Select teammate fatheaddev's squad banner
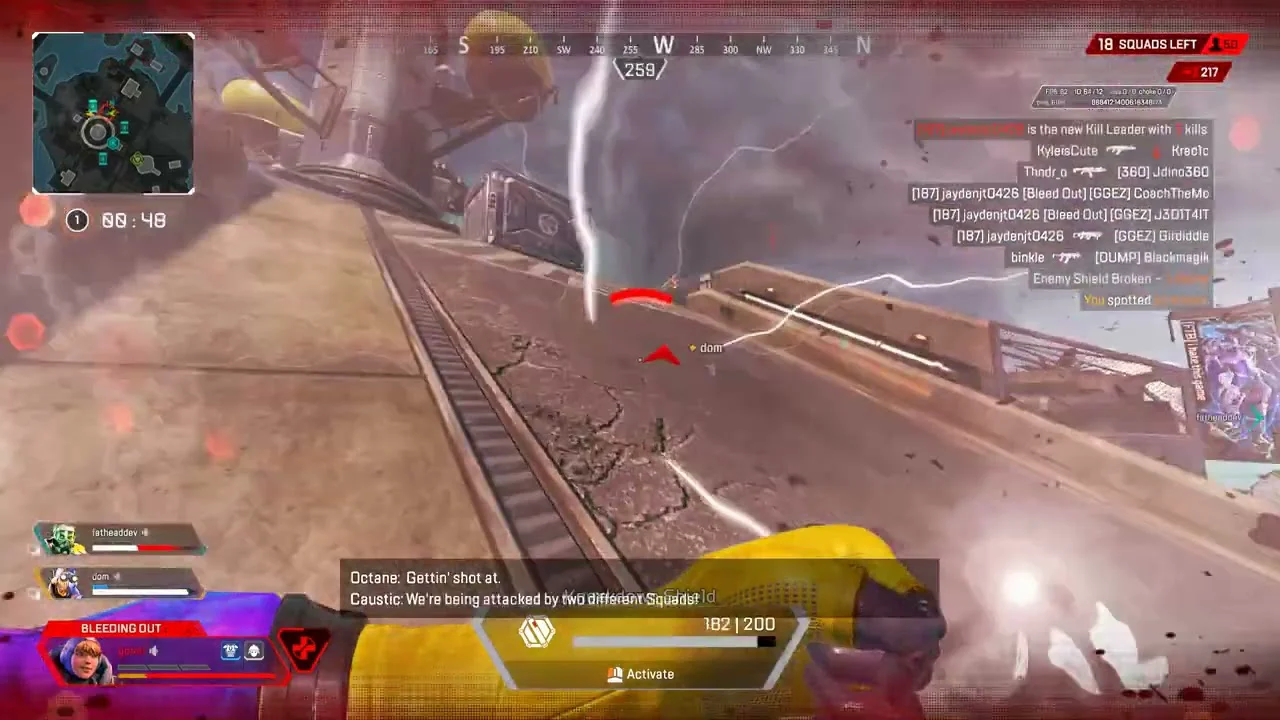Screen dimensions: 1280x720 pyautogui.click(x=120, y=539)
